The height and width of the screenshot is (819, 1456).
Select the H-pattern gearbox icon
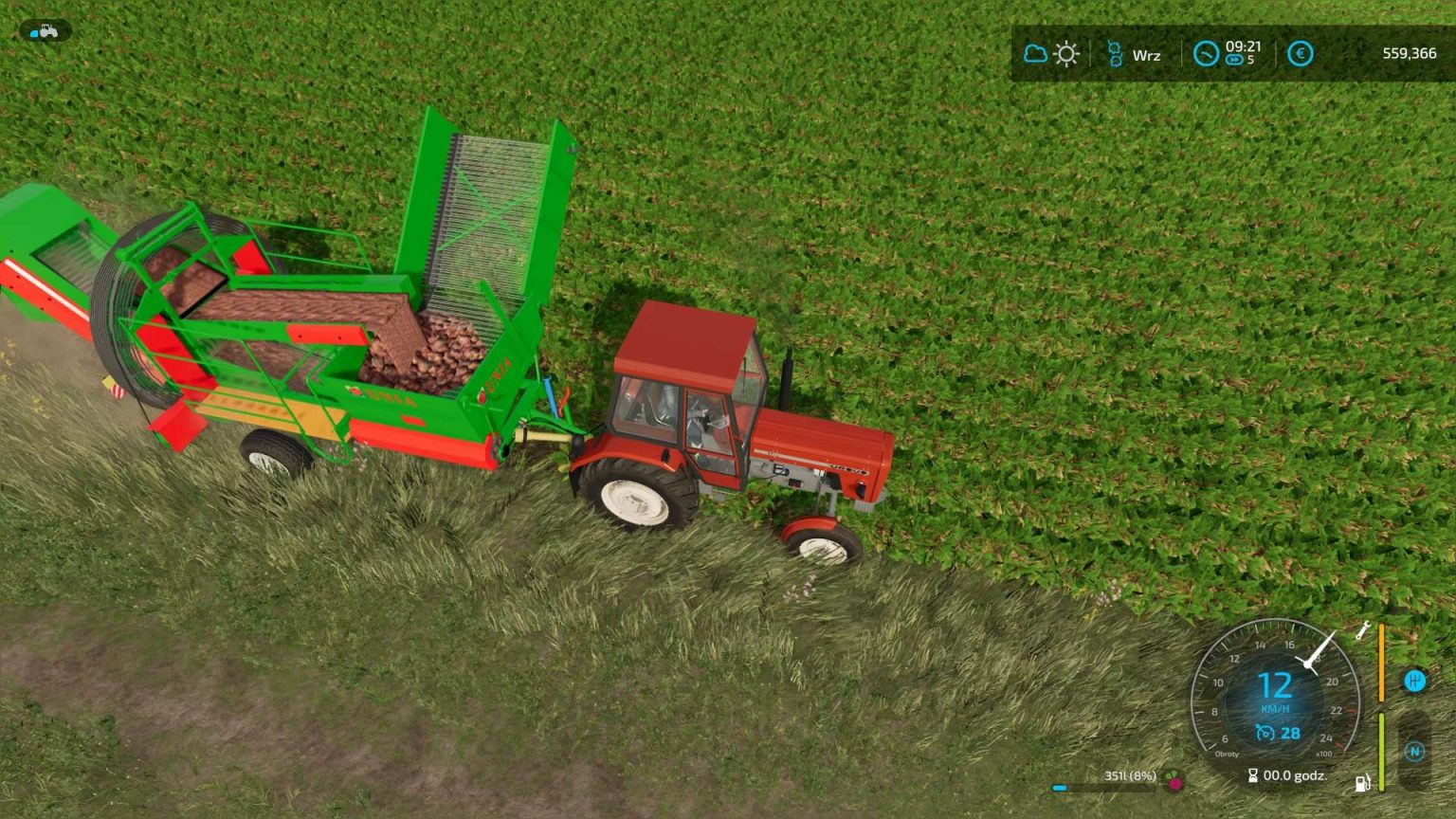[x=1415, y=681]
